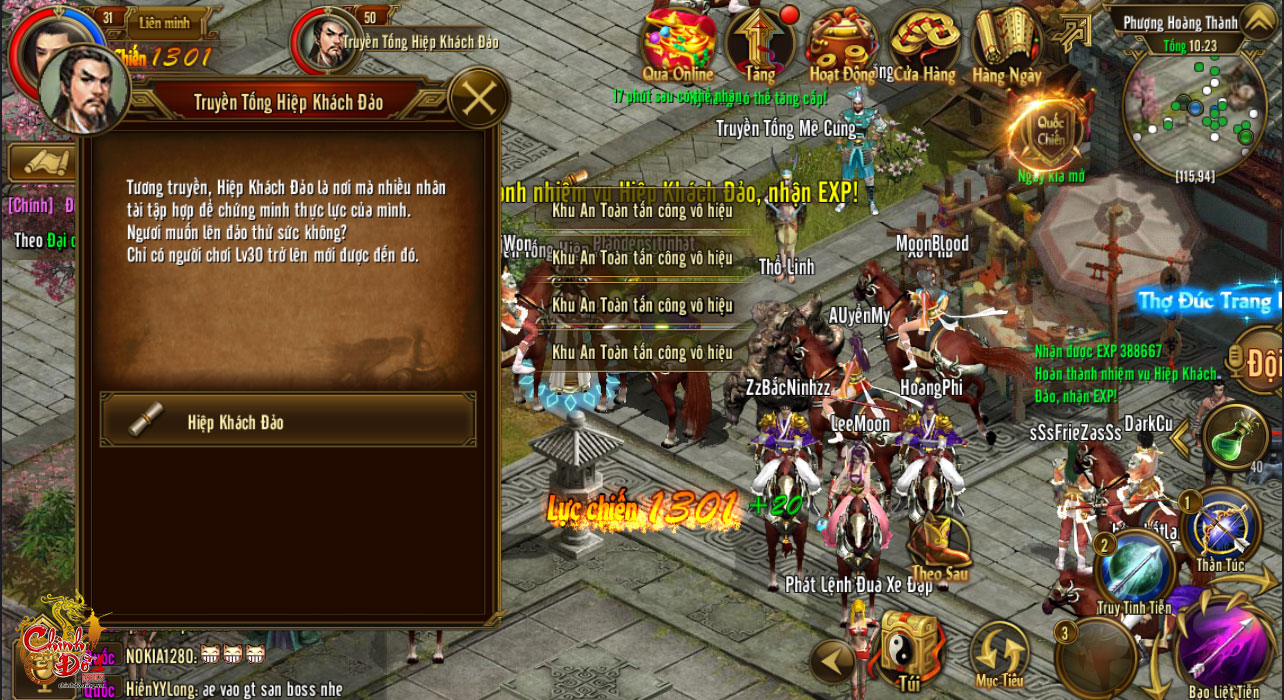1284x700 pixels.
Task: Activate the Truy Tinh Tiễn skill
Action: coord(1134,568)
